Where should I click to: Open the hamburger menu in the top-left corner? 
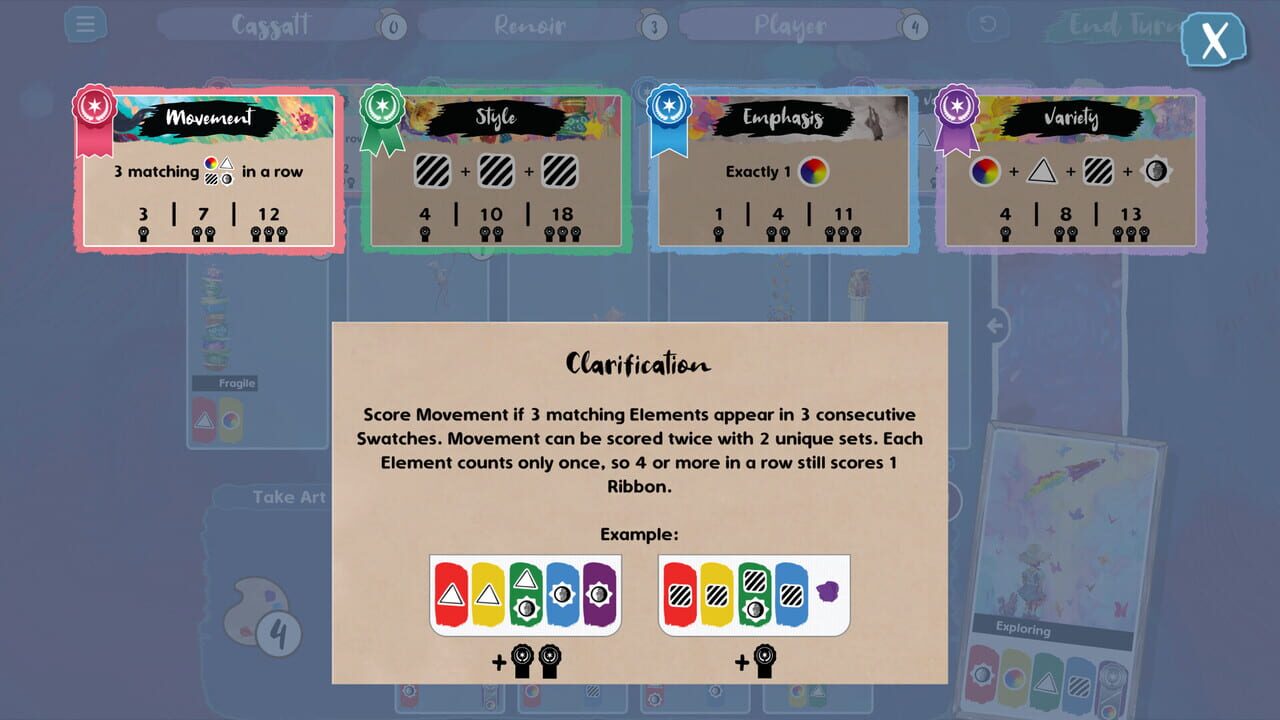click(85, 24)
